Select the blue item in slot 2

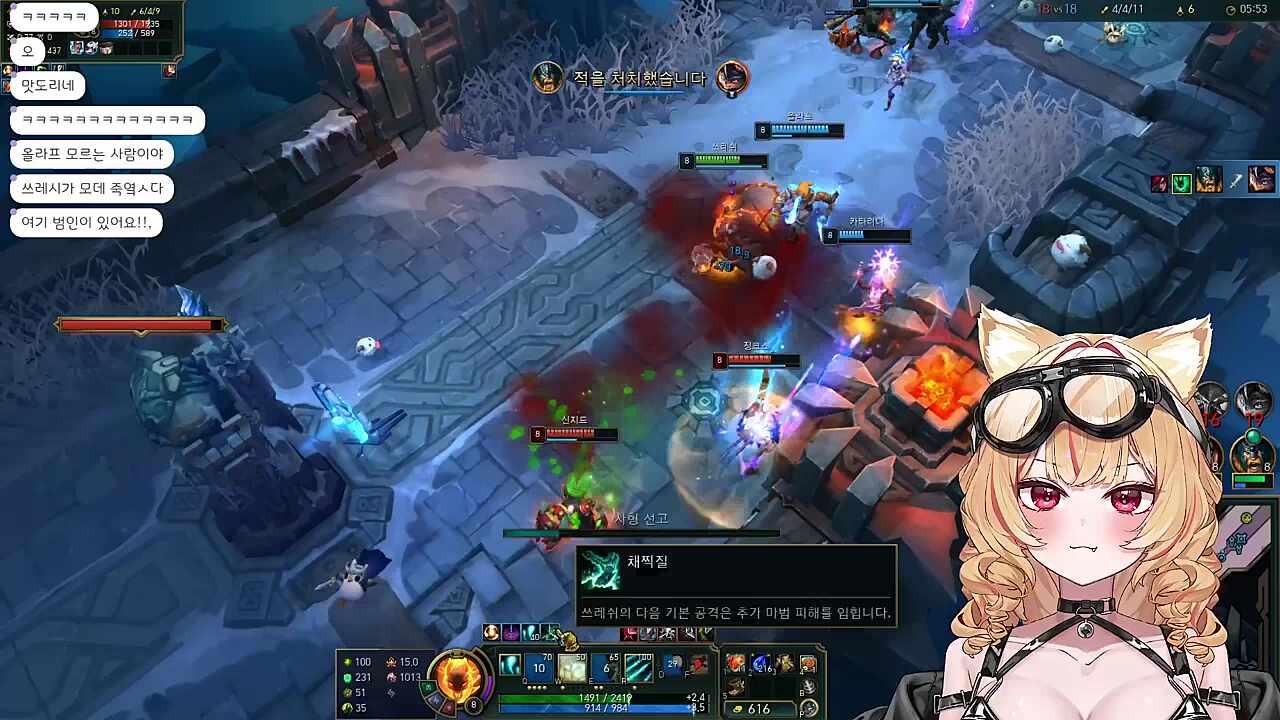[x=760, y=664]
